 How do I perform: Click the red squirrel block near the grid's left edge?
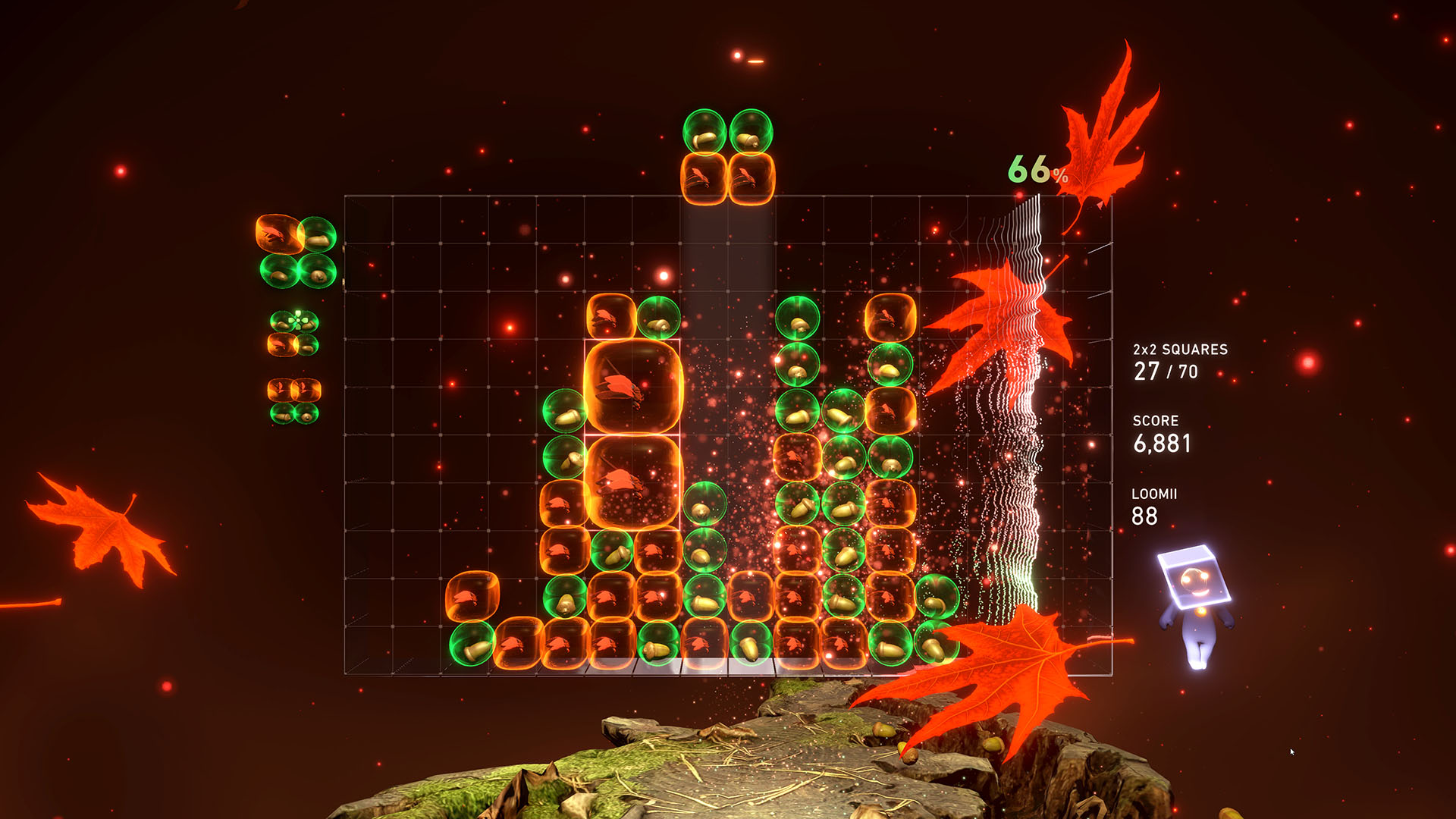pyautogui.click(x=474, y=595)
